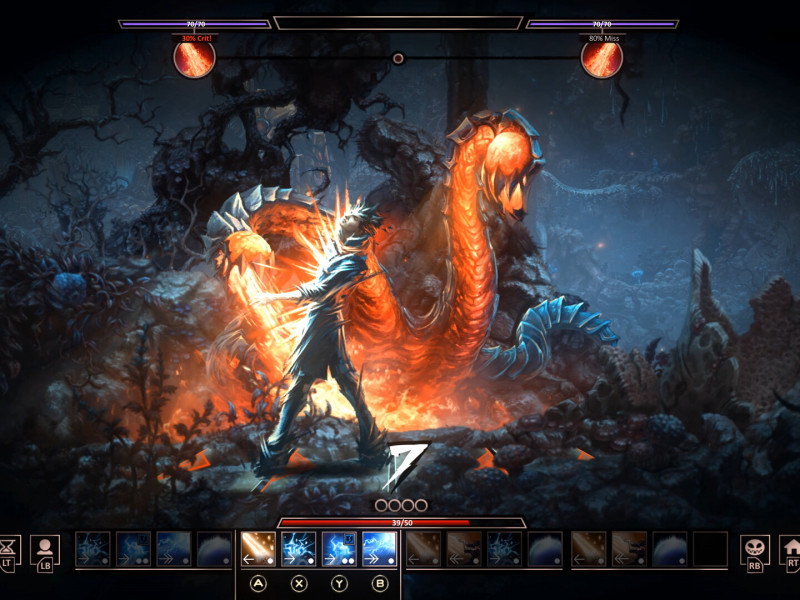Viewport: 800px width, 600px height.
Task: Select the house-shaped home icon
Action: click(x=792, y=548)
